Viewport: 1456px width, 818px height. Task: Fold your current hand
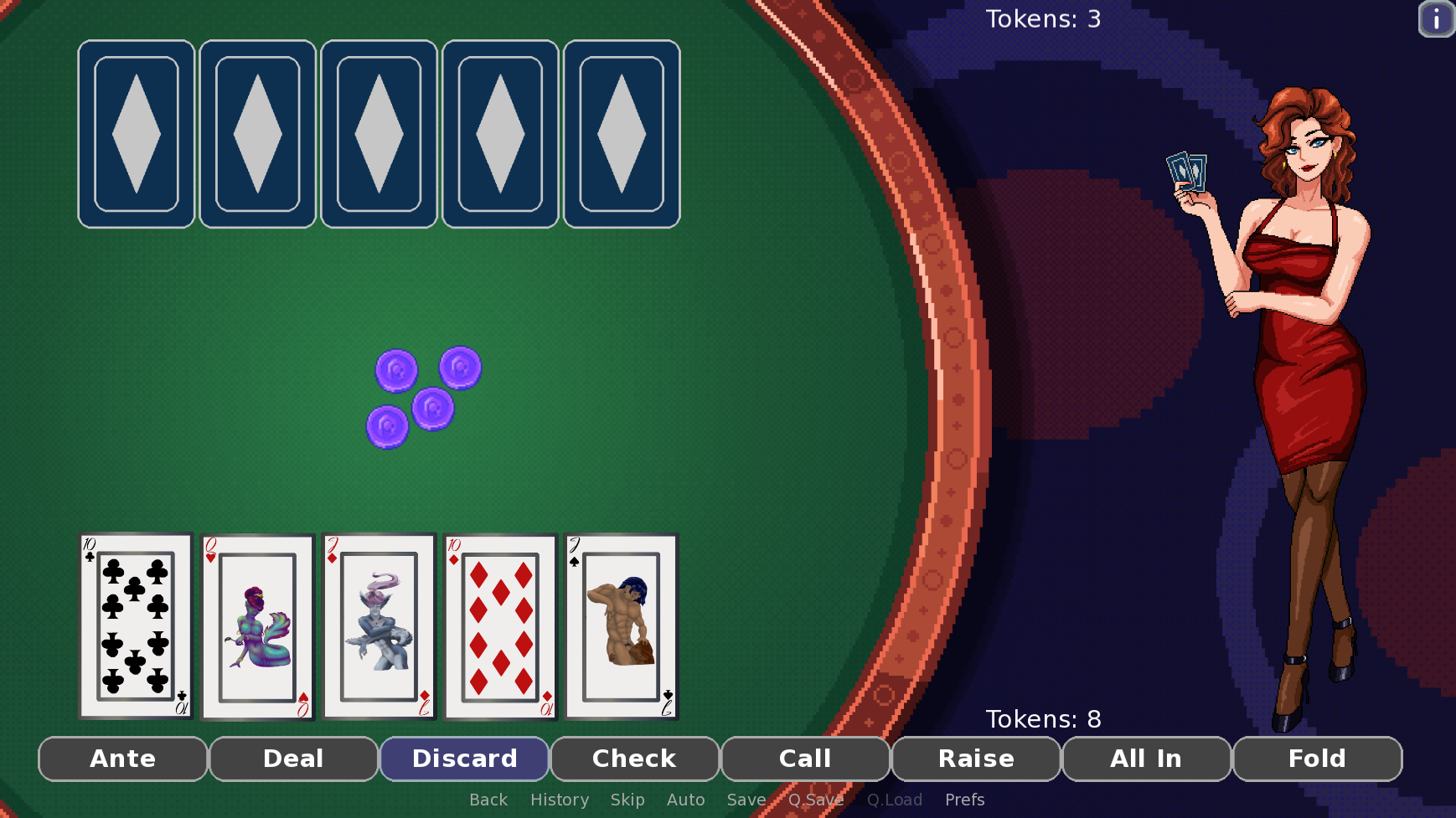1317,759
